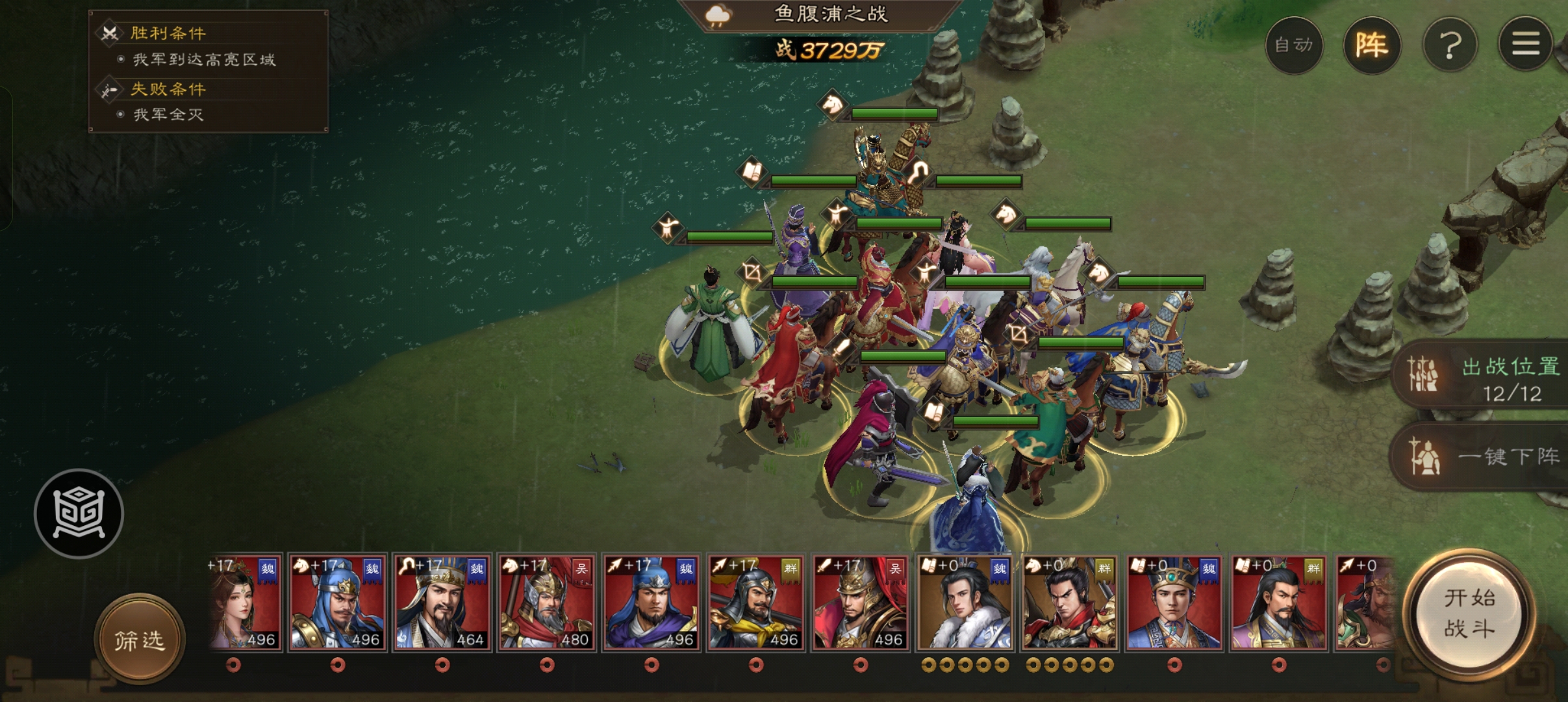Open the hamburger main menu

[1526, 45]
